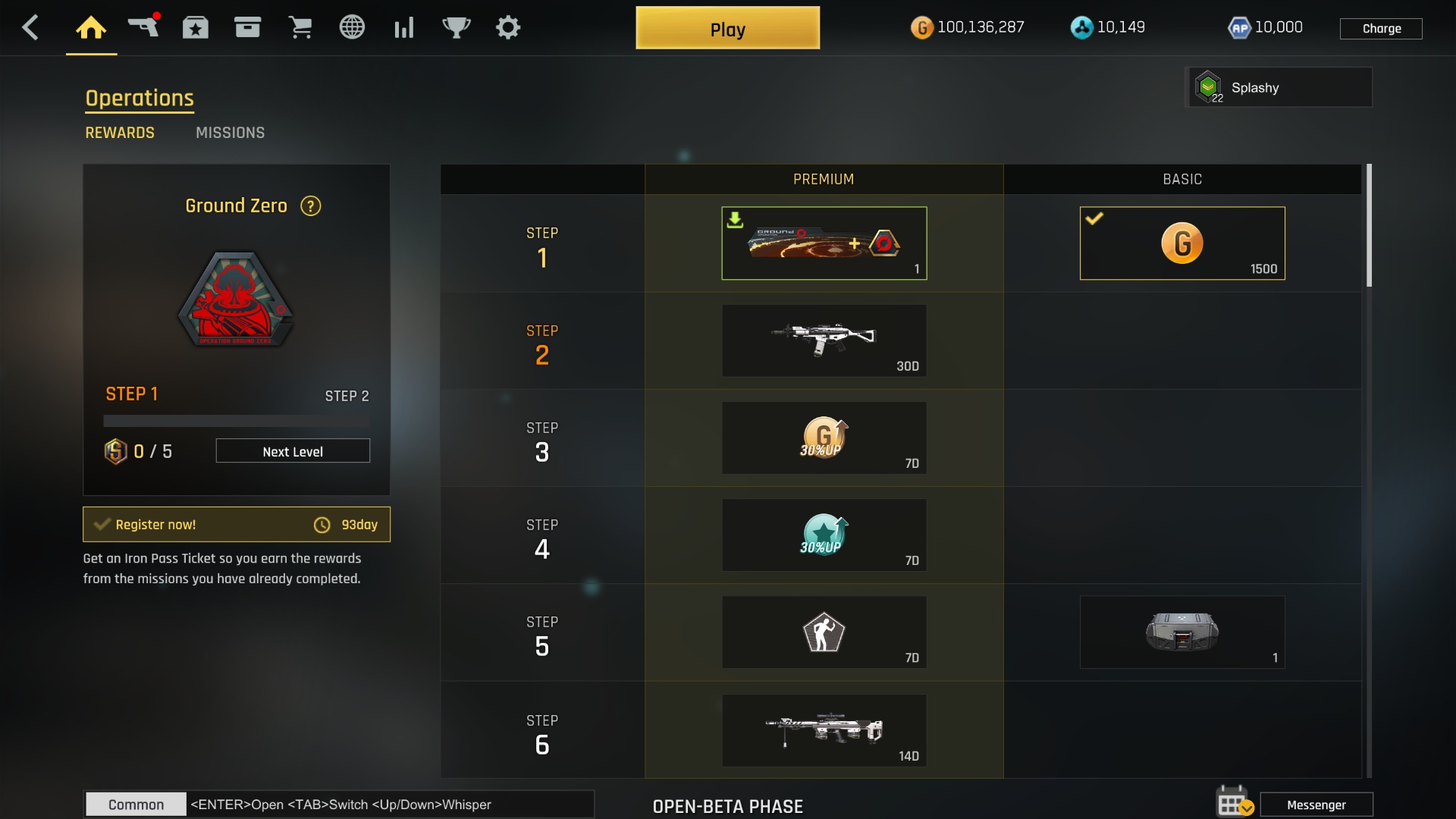The width and height of the screenshot is (1456, 819).
Task: Claim the 1500 gold basic reward
Action: (1181, 243)
